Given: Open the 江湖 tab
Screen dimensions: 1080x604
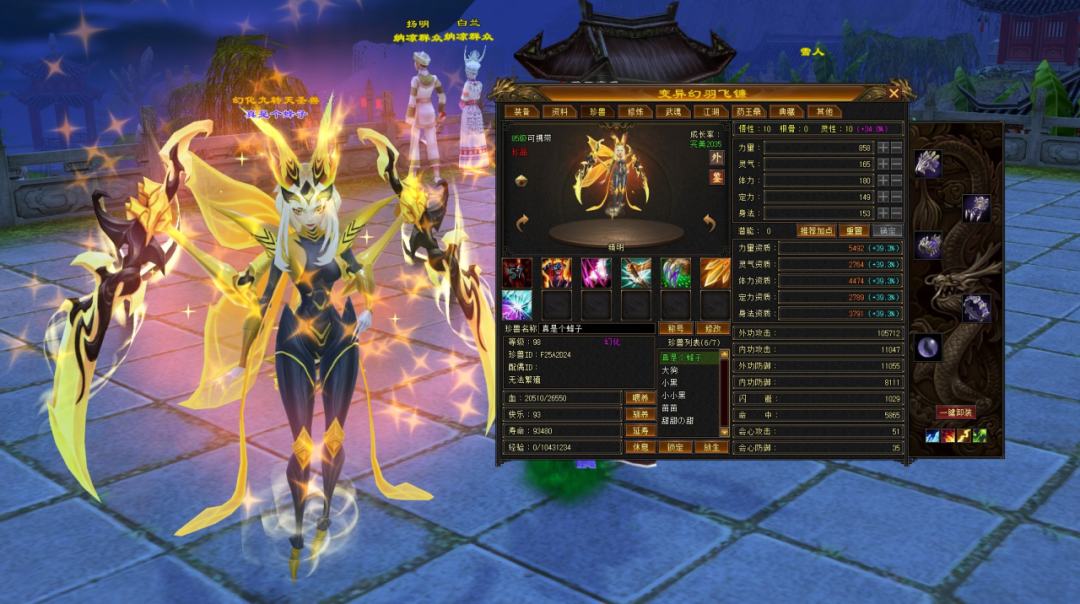Looking at the screenshot, I should point(711,112).
